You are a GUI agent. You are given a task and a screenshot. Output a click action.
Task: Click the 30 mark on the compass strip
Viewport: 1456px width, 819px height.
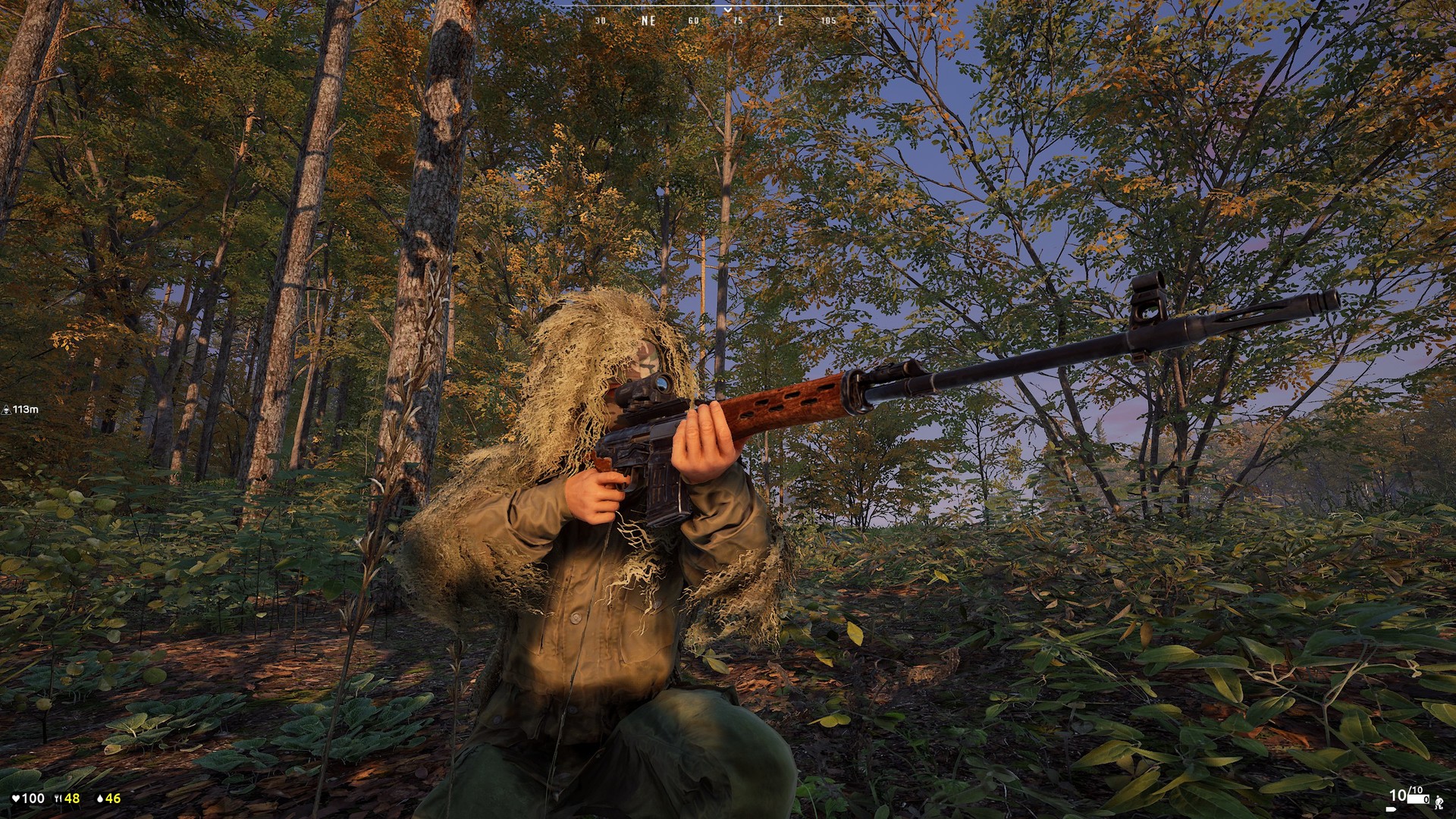[x=600, y=20]
